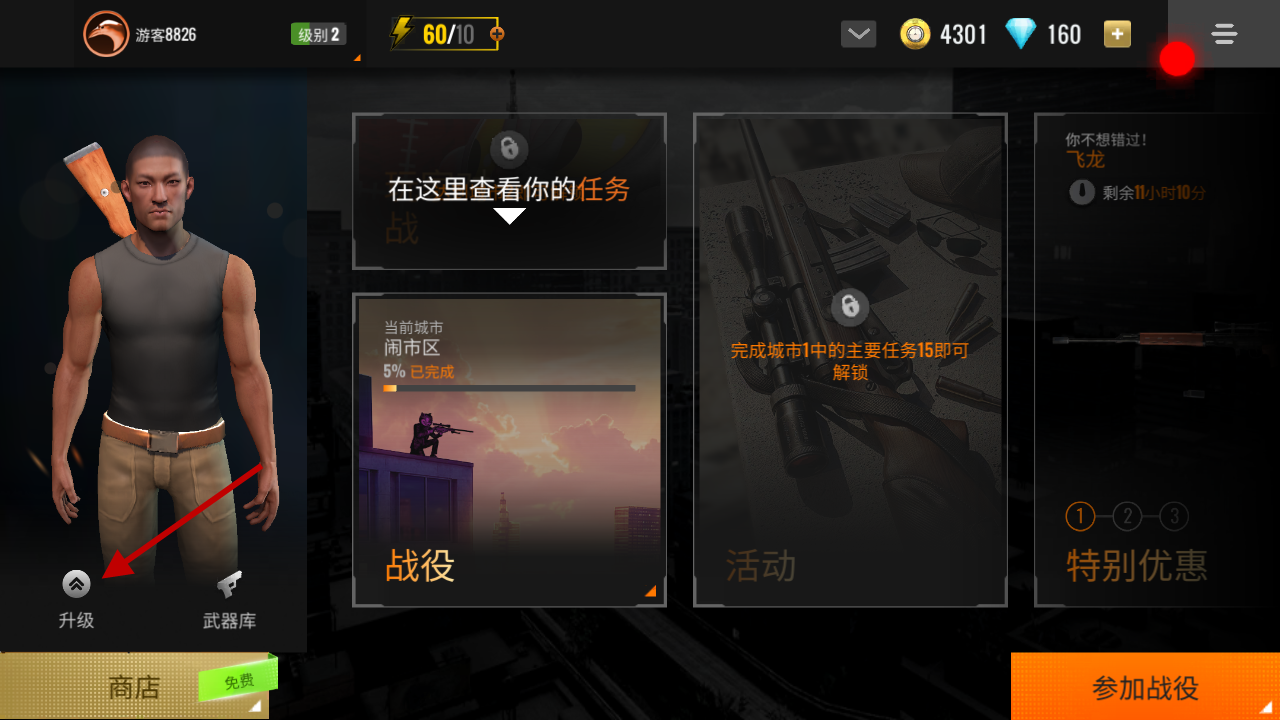The height and width of the screenshot is (720, 1280).
Task: Tap the clock icon beside 飞龙 timer
Action: click(1081, 192)
